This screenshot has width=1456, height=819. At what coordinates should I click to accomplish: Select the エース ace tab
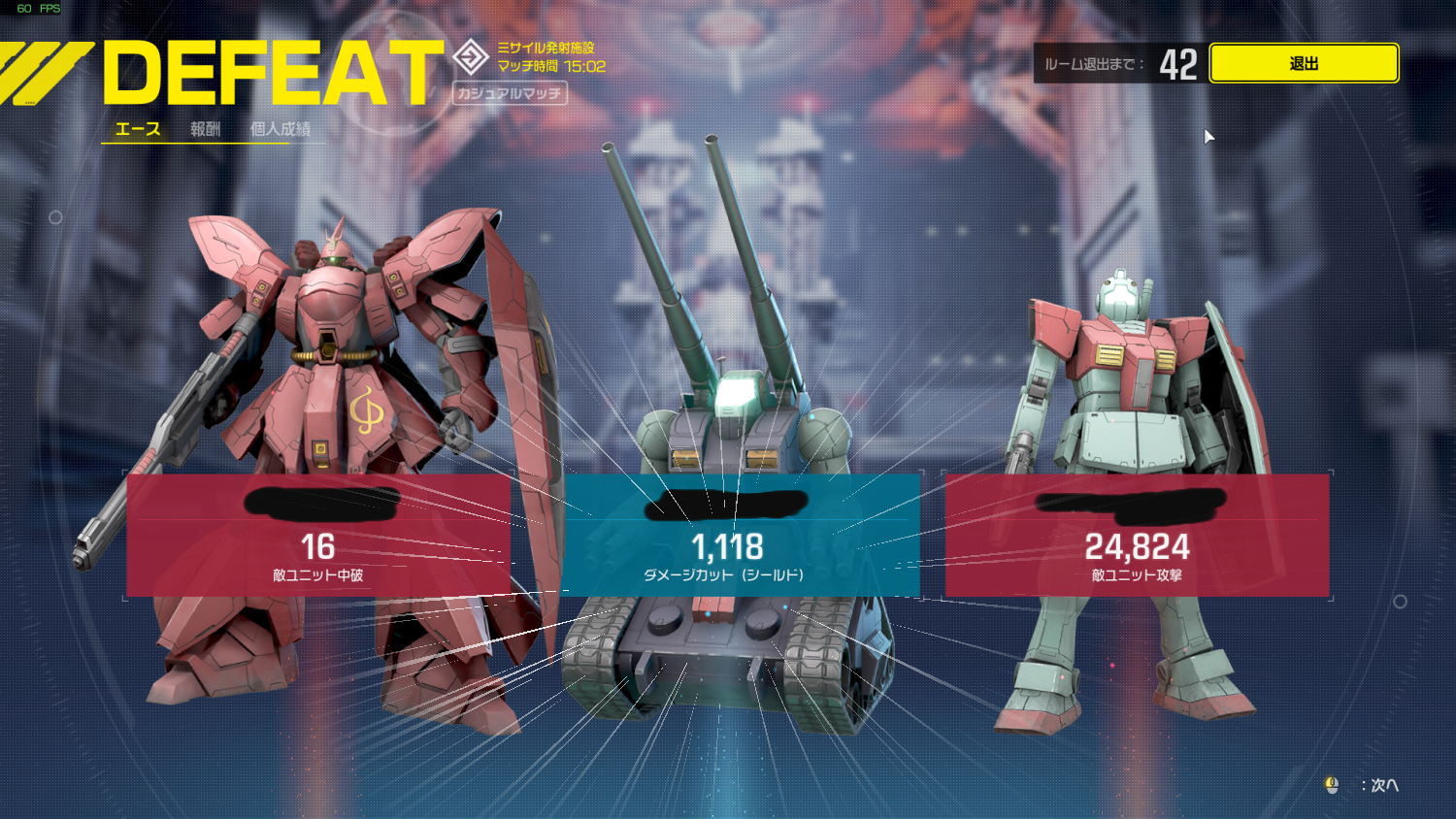pyautogui.click(x=138, y=129)
